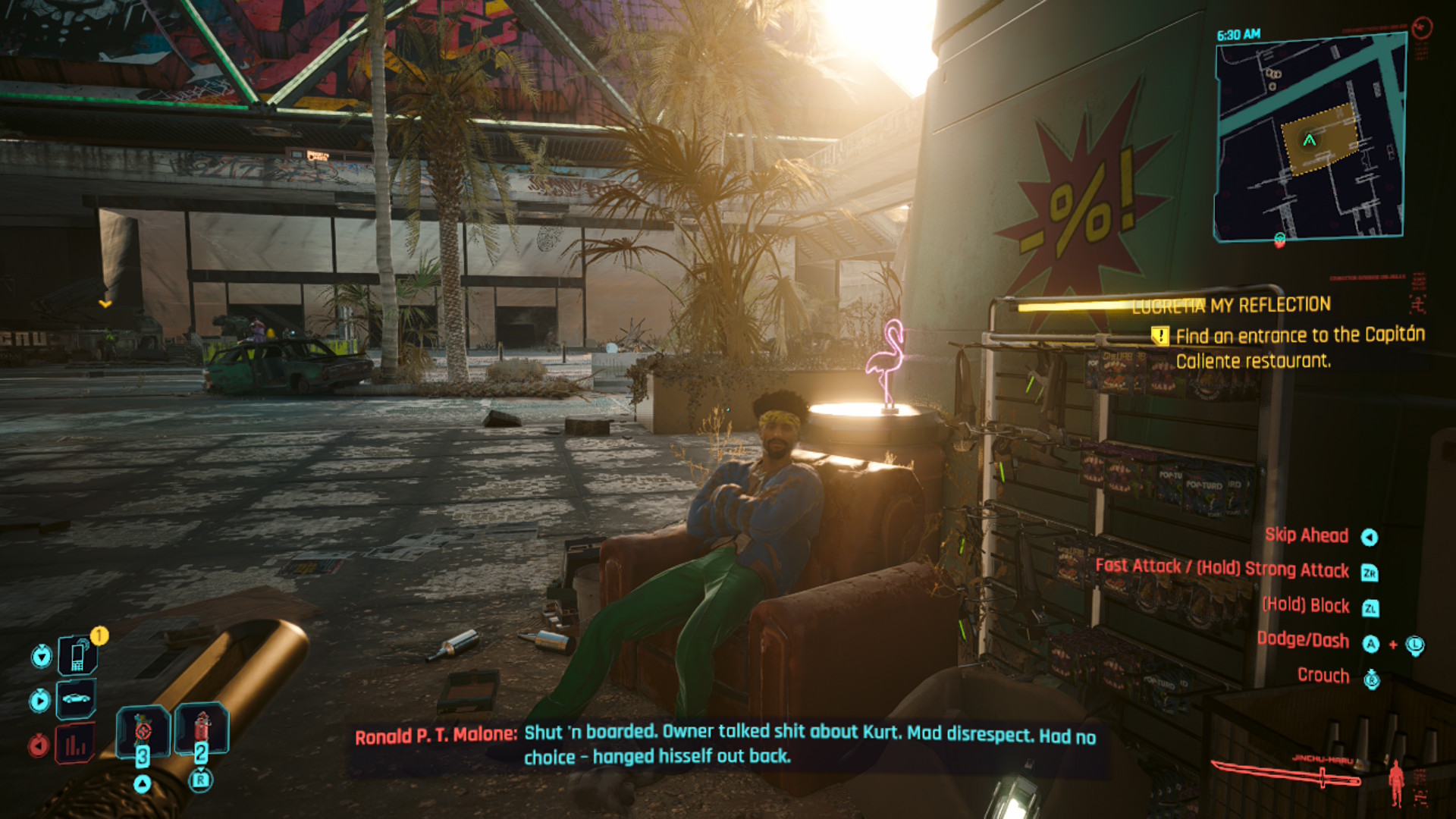Click the ZR Fast Attack button icon
Viewport: 1456px width, 819px height.
1370,571
